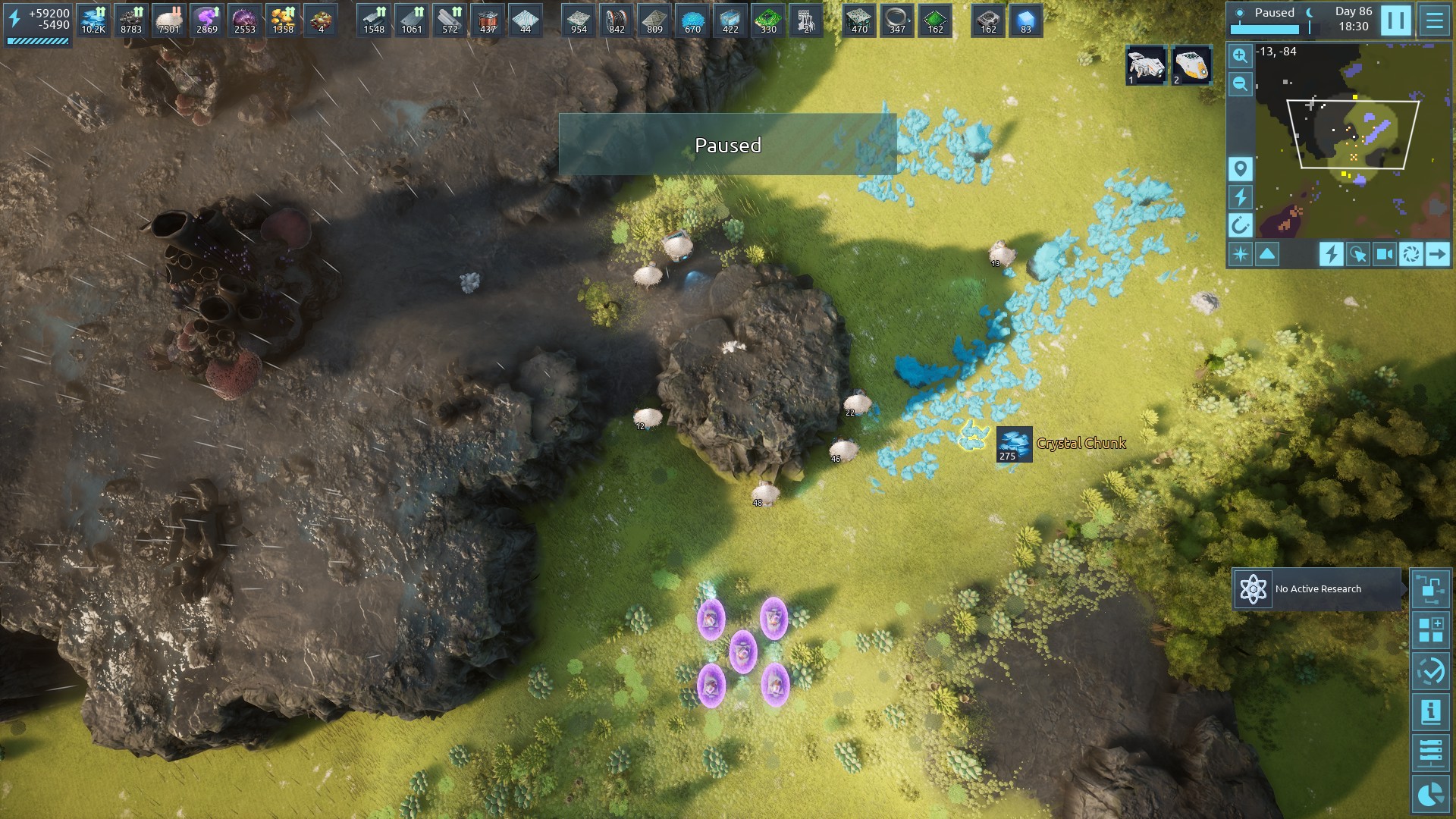Select the orange-white robot numbered 2
Screen dimensions: 1456x819
[x=1191, y=65]
